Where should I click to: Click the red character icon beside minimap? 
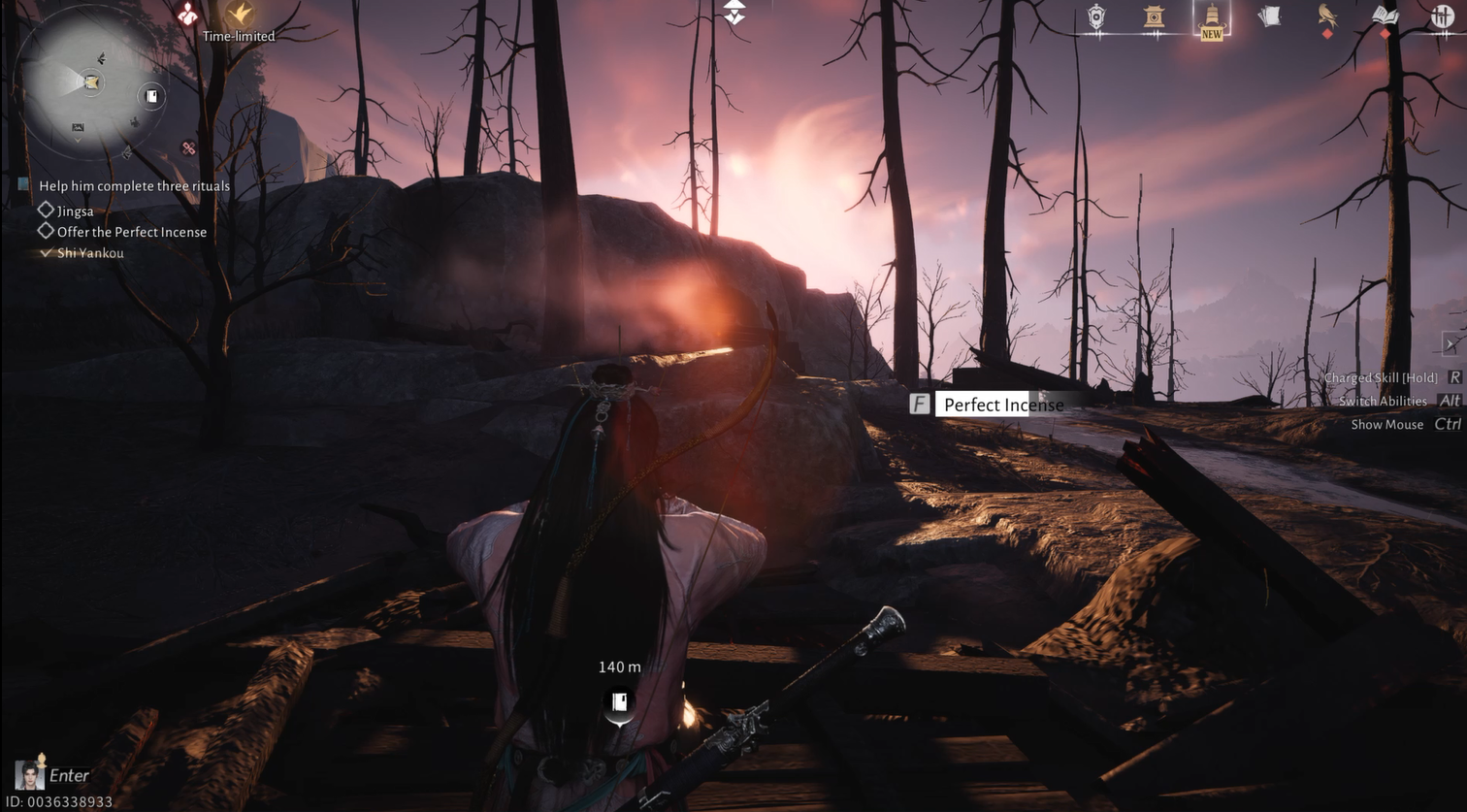[x=187, y=14]
